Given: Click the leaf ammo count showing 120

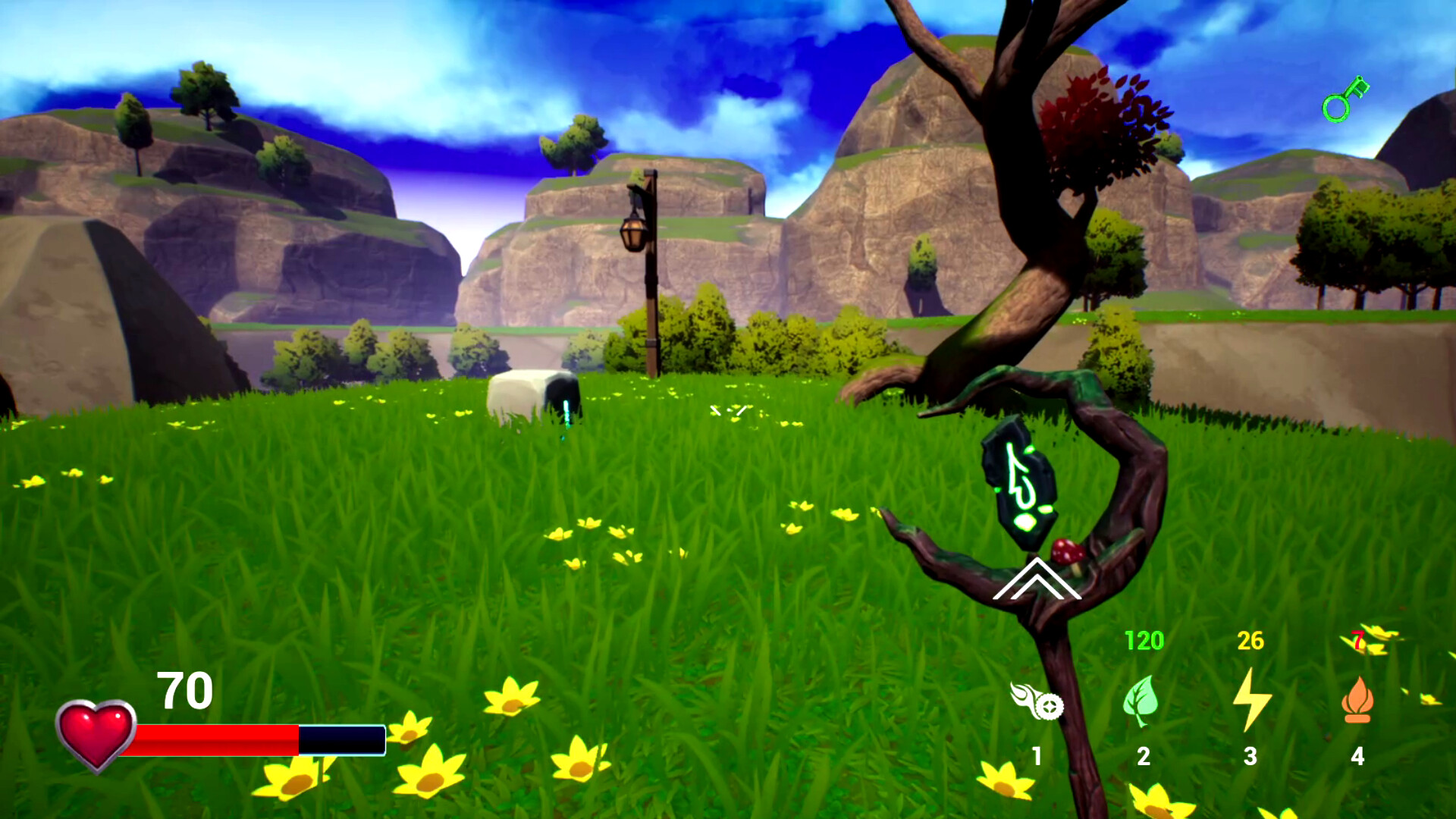Looking at the screenshot, I should (1143, 639).
